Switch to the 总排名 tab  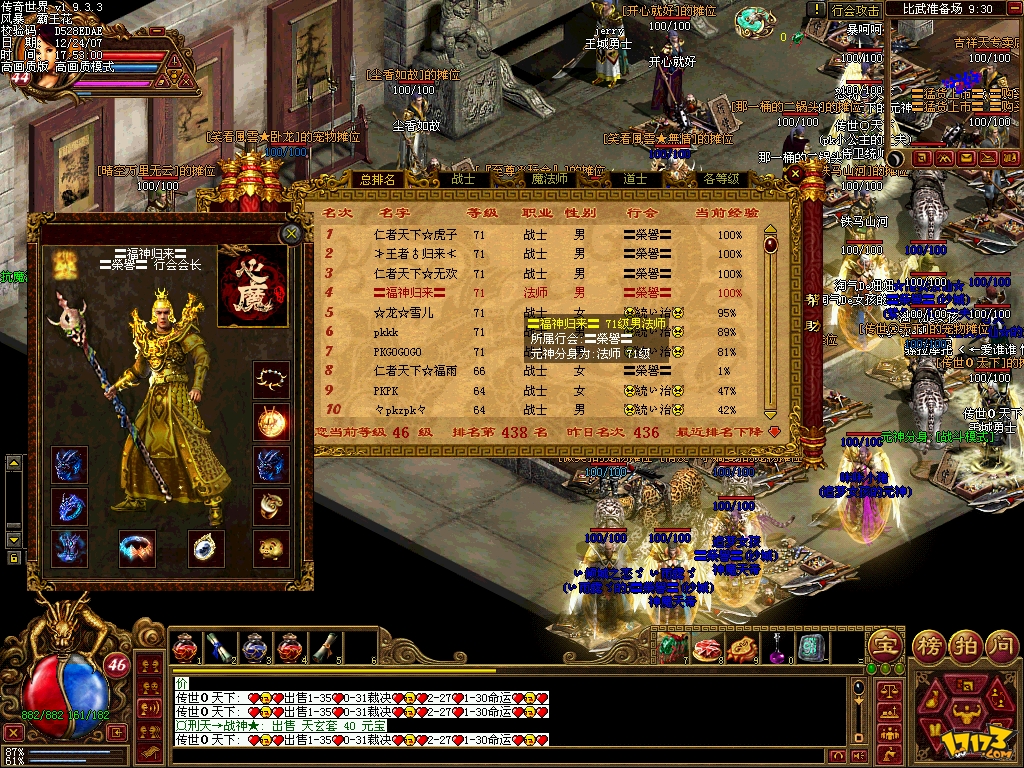coord(377,180)
